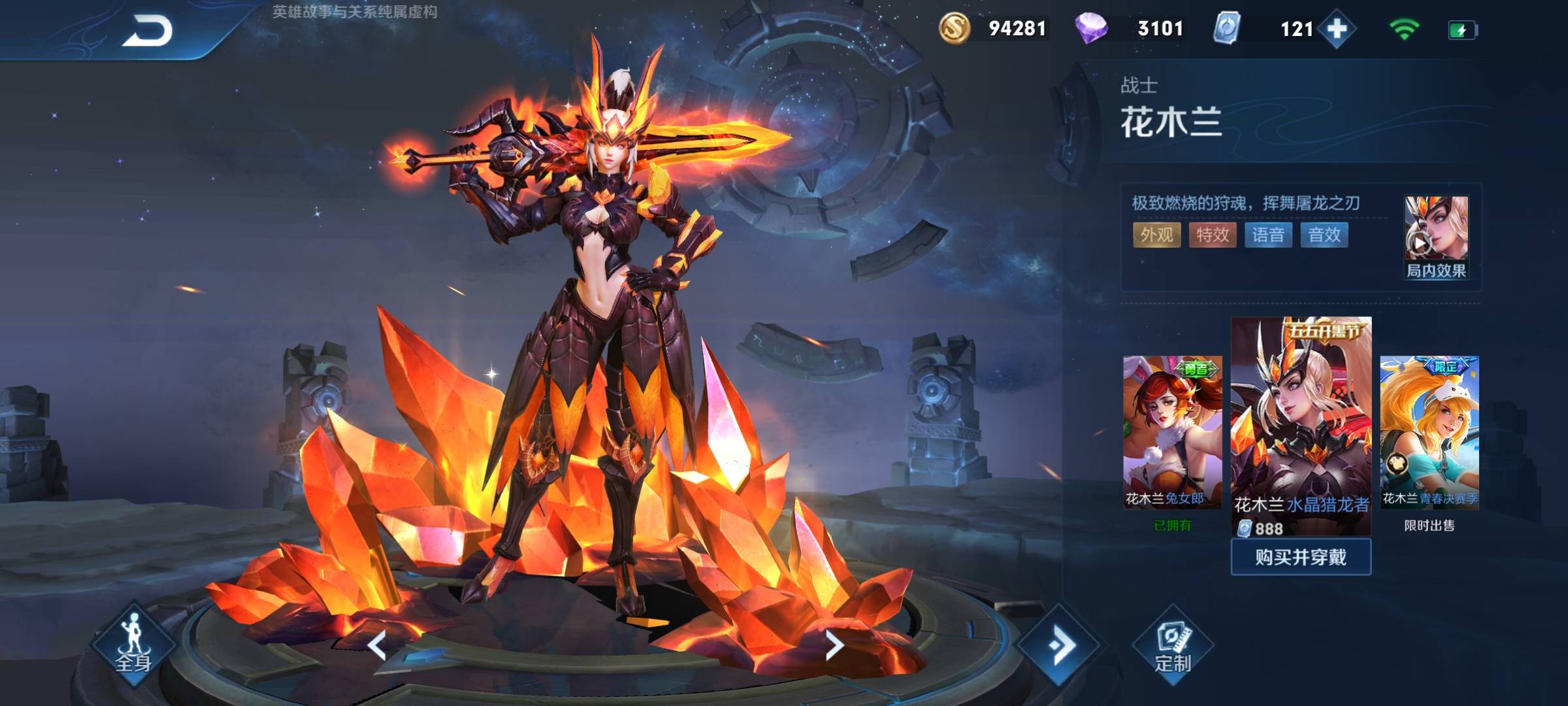Select the 语音 voice tag
Image resolution: width=1568 pixels, height=706 pixels.
pos(1268,235)
